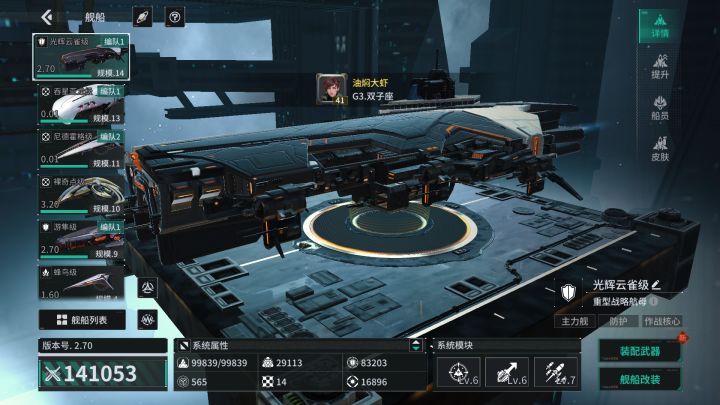This screenshot has width=720, height=405.
Task: Open the 舰船列表 ship list
Action: tap(82, 320)
